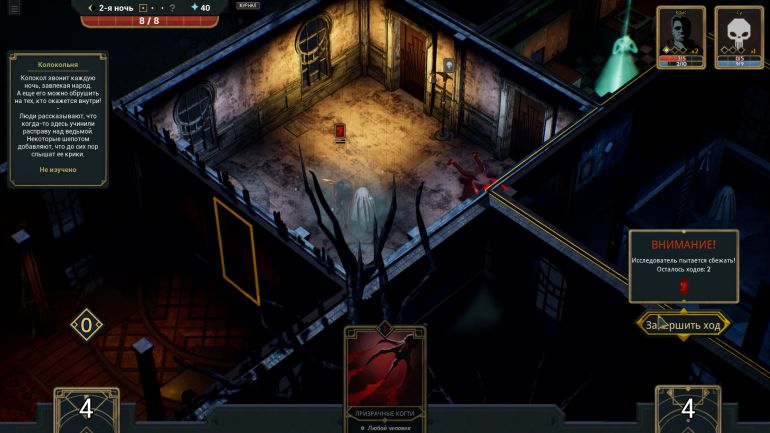Click the question mark night-track icon
770x433 pixels.
coord(172,8)
